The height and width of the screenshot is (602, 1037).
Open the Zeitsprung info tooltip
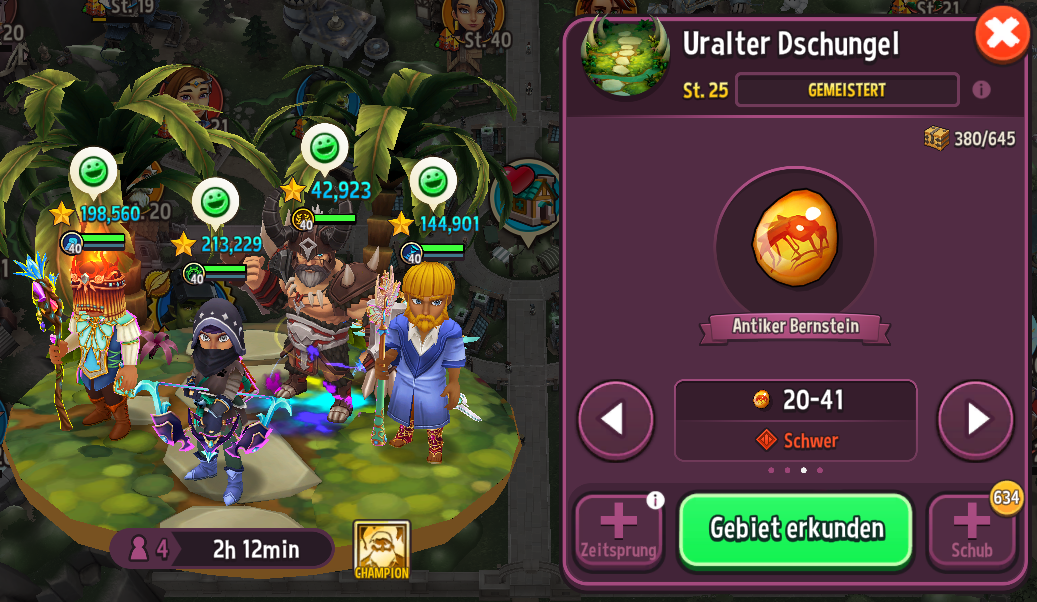pyautogui.click(x=655, y=500)
